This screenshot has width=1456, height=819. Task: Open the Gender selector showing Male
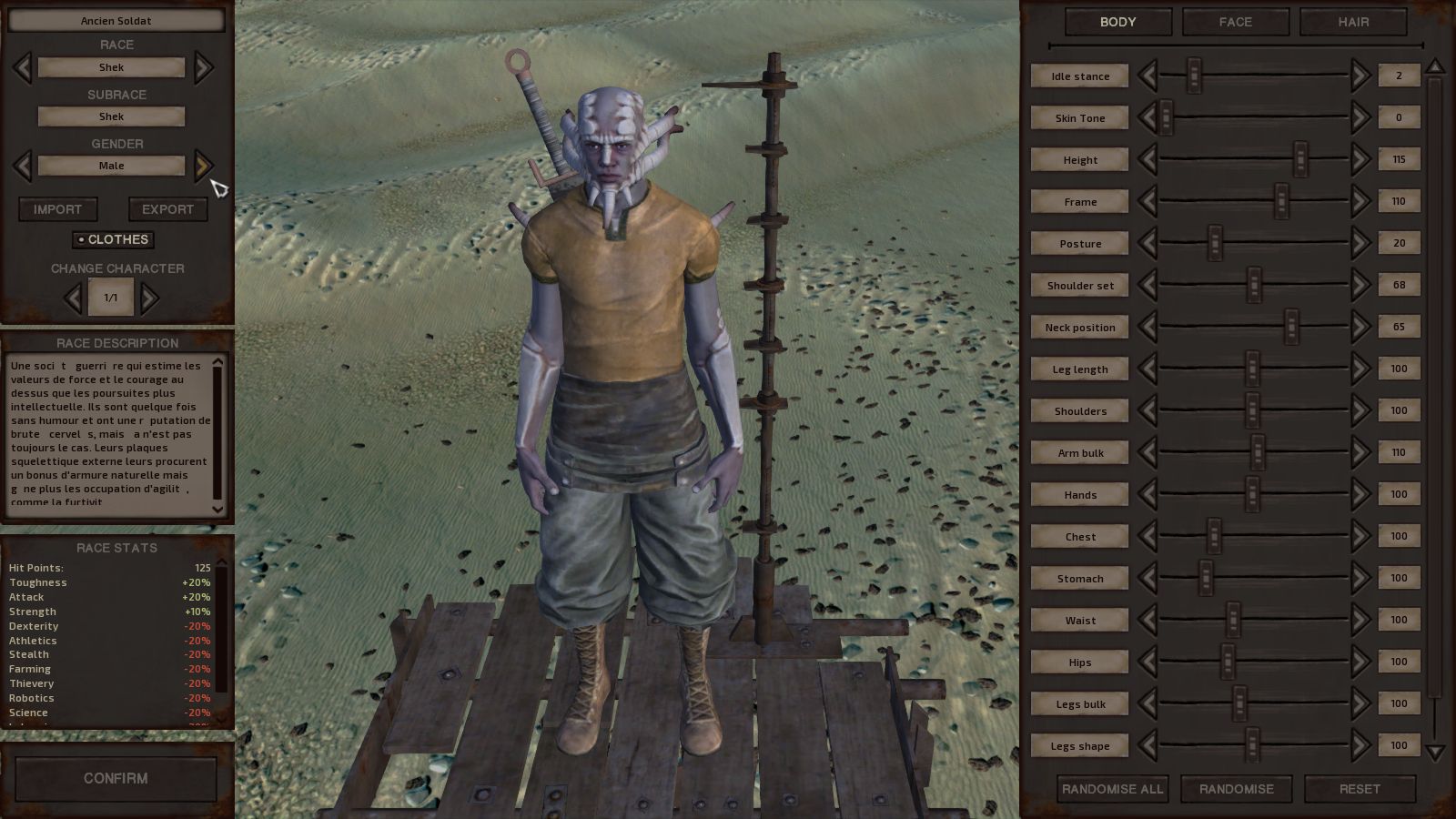(x=111, y=166)
